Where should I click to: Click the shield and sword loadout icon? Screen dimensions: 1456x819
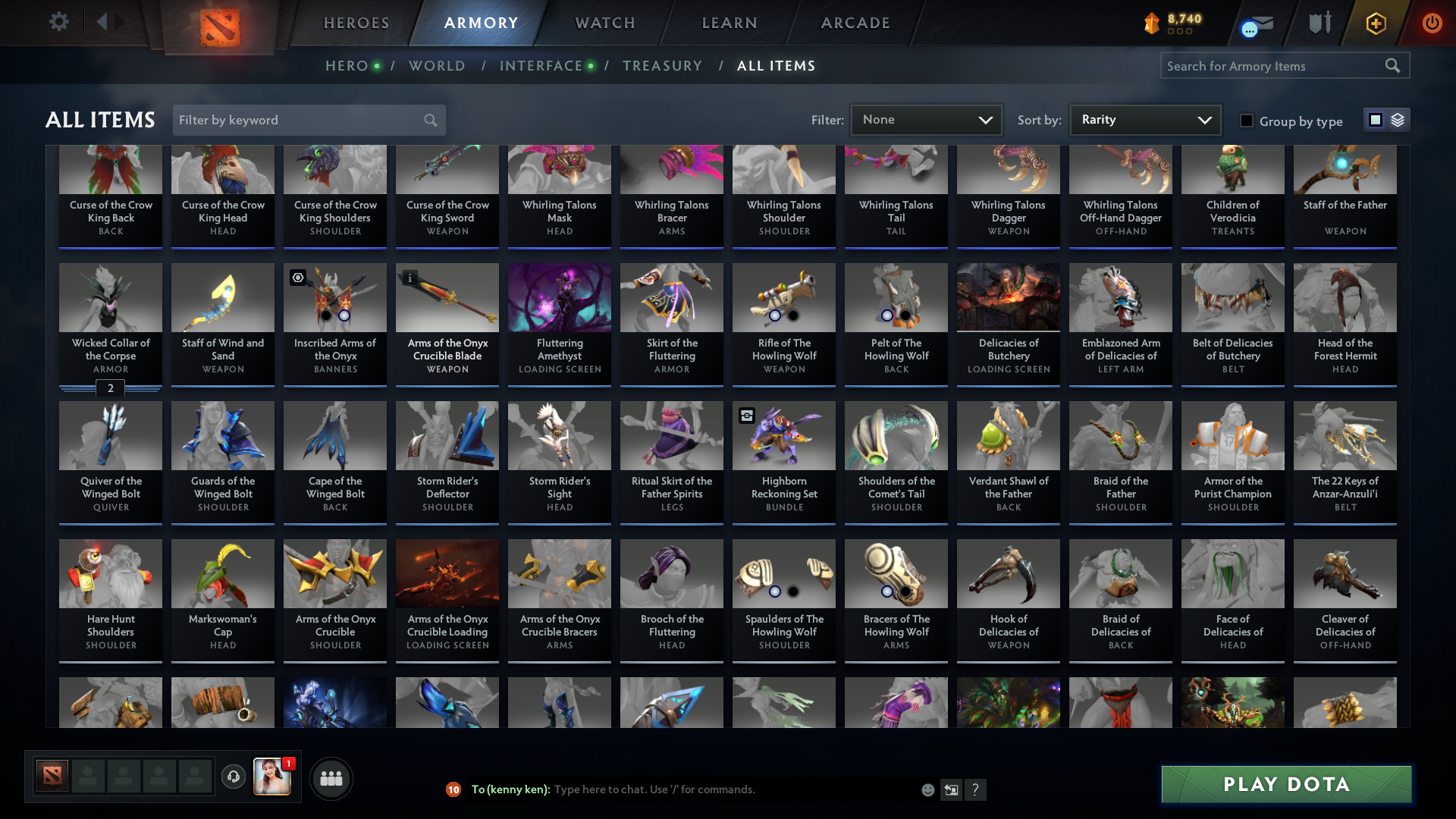[1319, 23]
